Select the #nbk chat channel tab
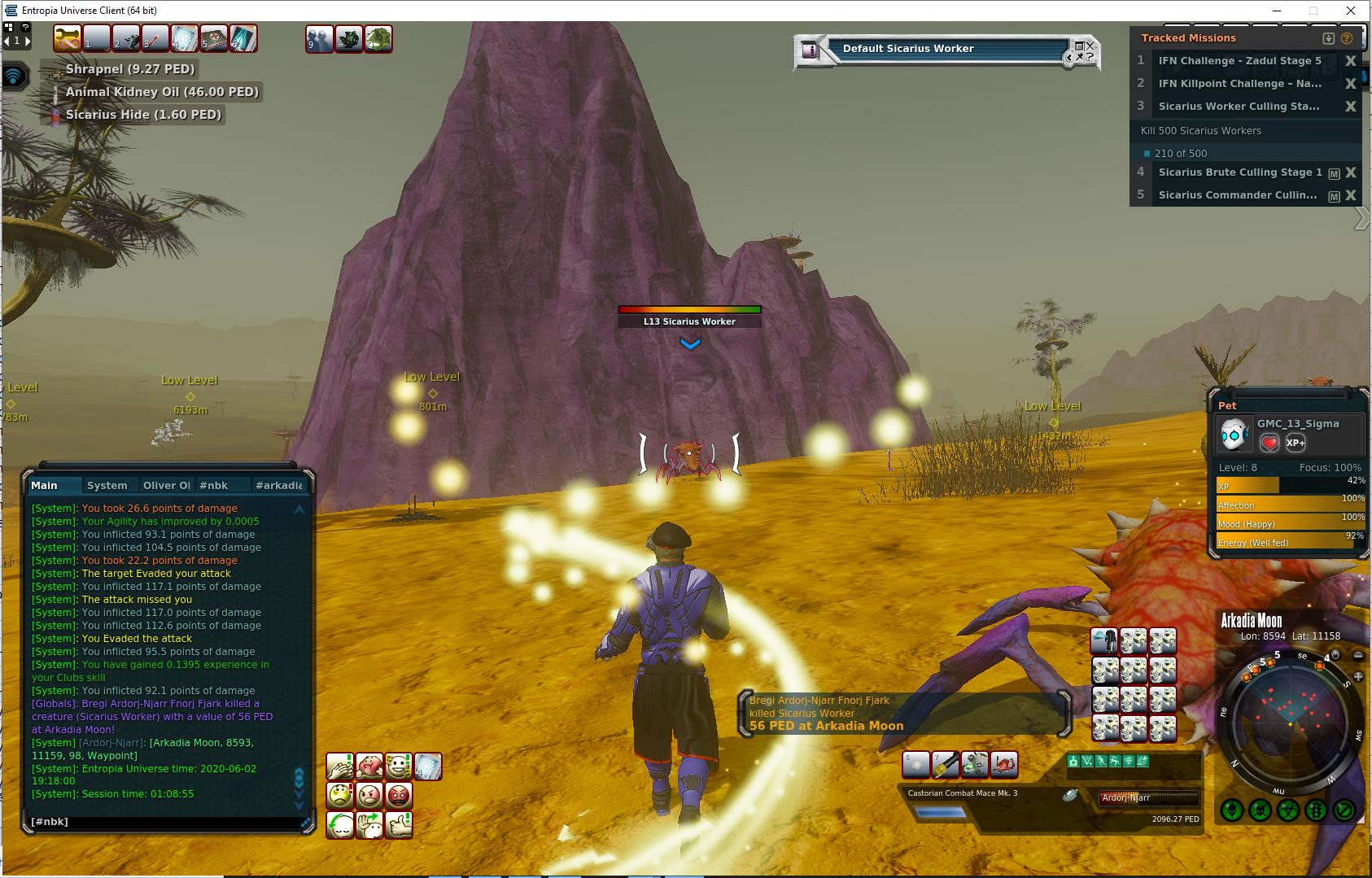Screen dimensions: 1372x878 [214, 485]
